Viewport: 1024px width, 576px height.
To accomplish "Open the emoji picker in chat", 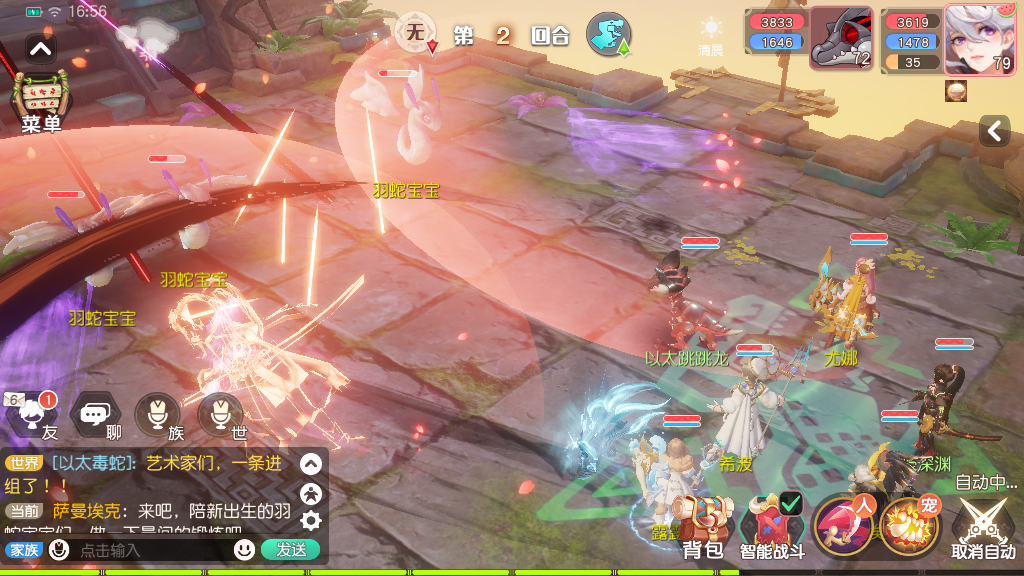I will coord(244,549).
